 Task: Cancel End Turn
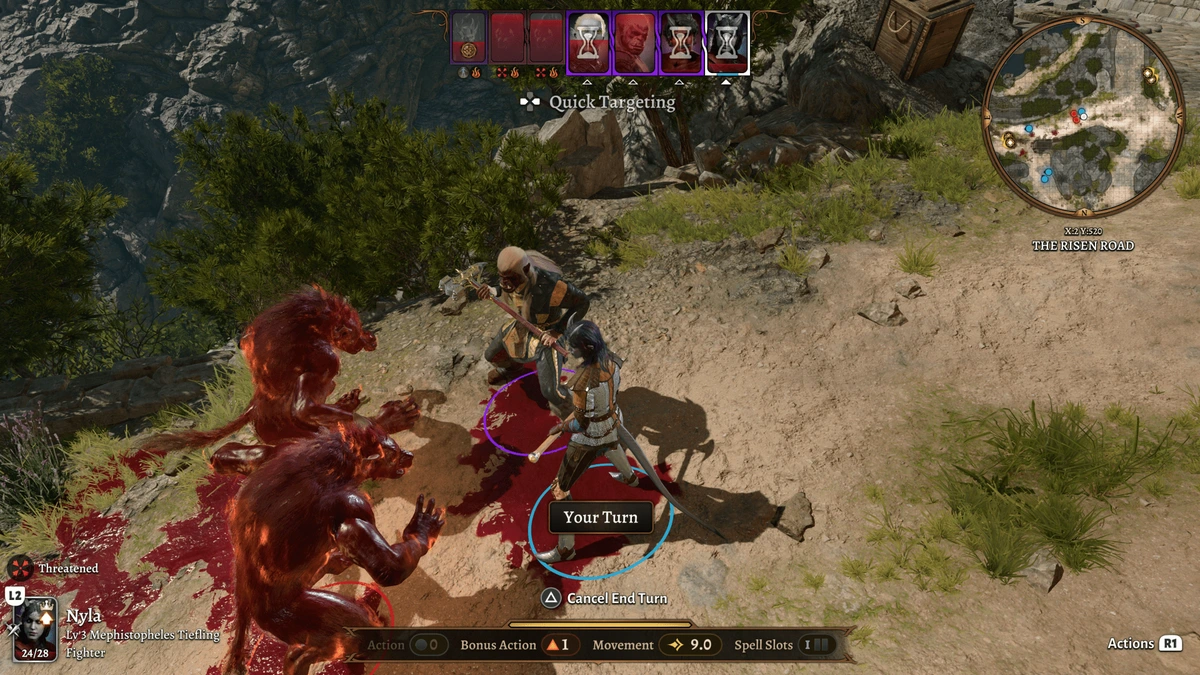604,598
